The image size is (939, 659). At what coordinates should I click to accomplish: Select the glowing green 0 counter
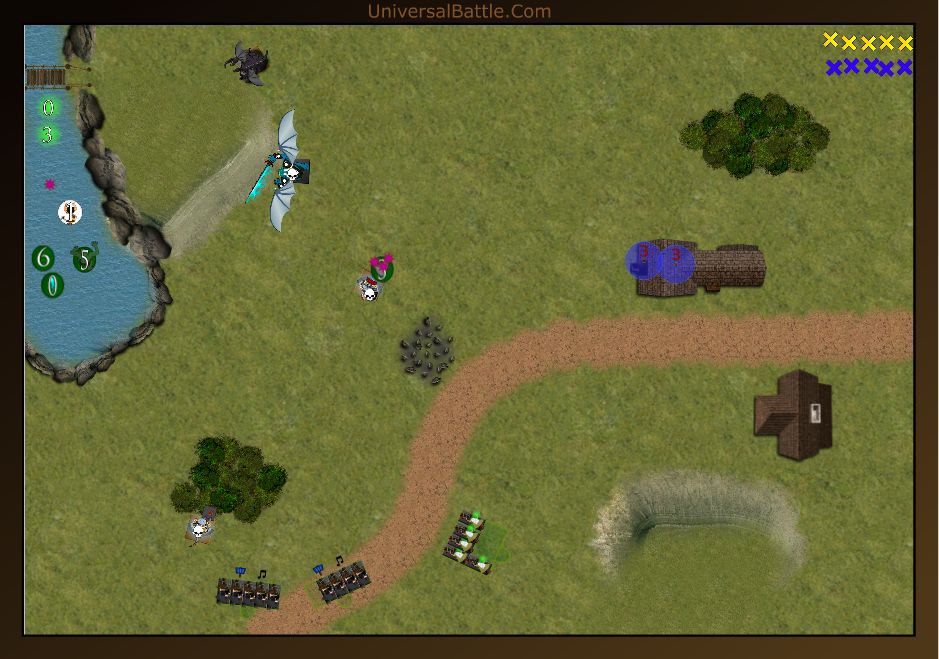coord(48,108)
